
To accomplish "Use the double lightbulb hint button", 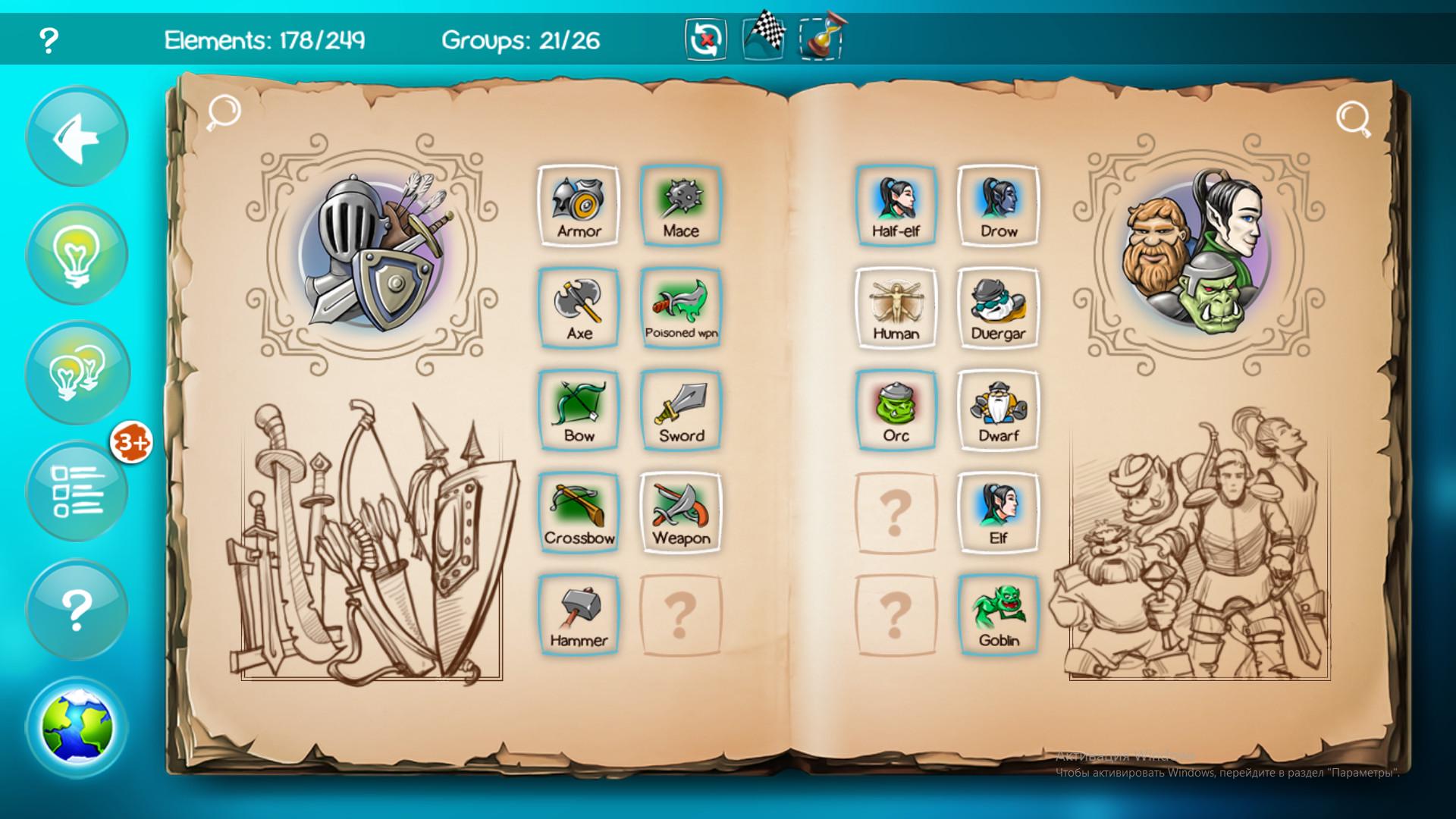I will [x=77, y=372].
